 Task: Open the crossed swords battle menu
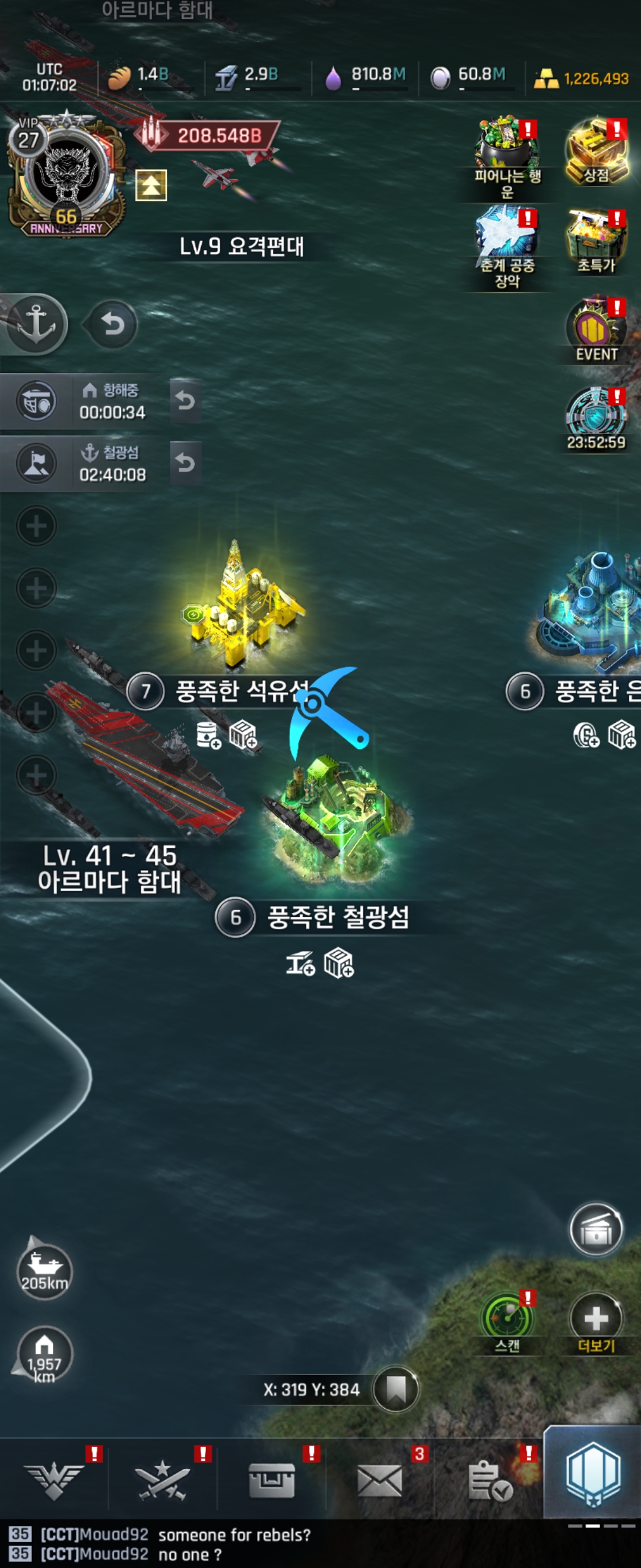click(163, 1480)
